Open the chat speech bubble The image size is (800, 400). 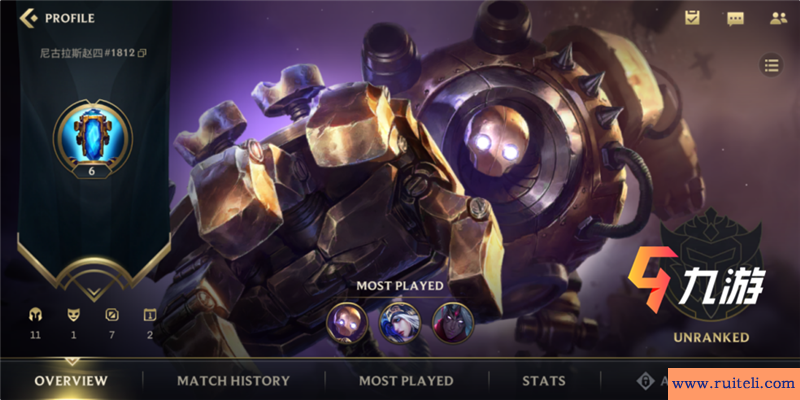tap(735, 18)
